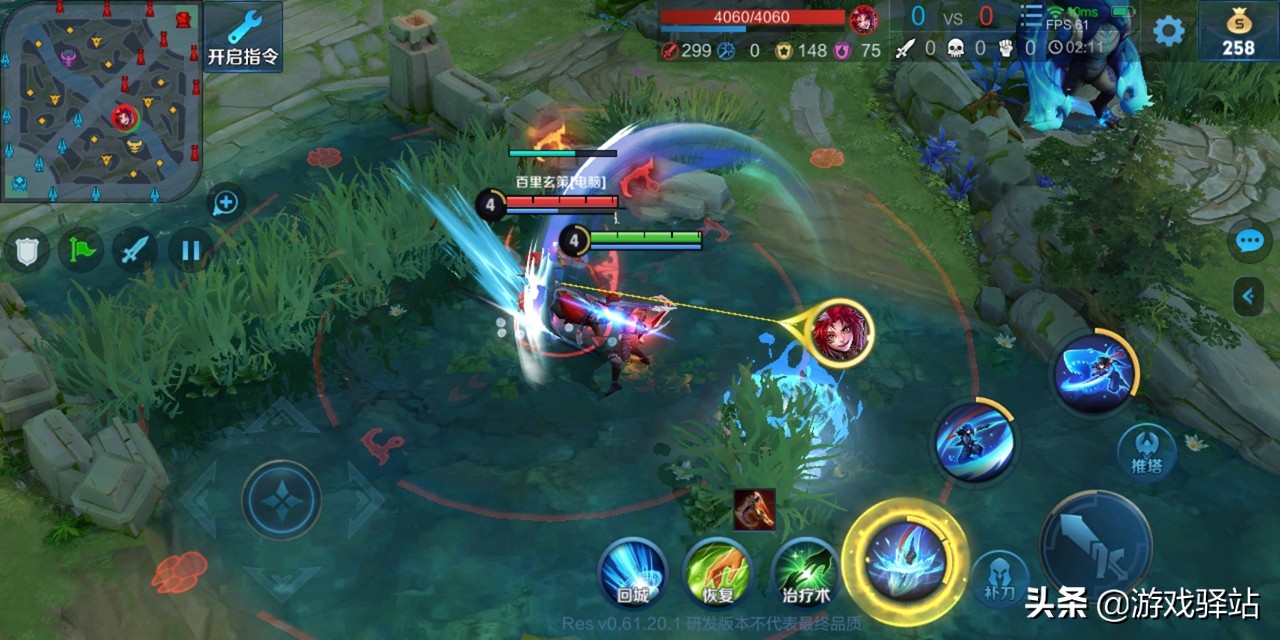Select the green flag signal icon

point(81,250)
